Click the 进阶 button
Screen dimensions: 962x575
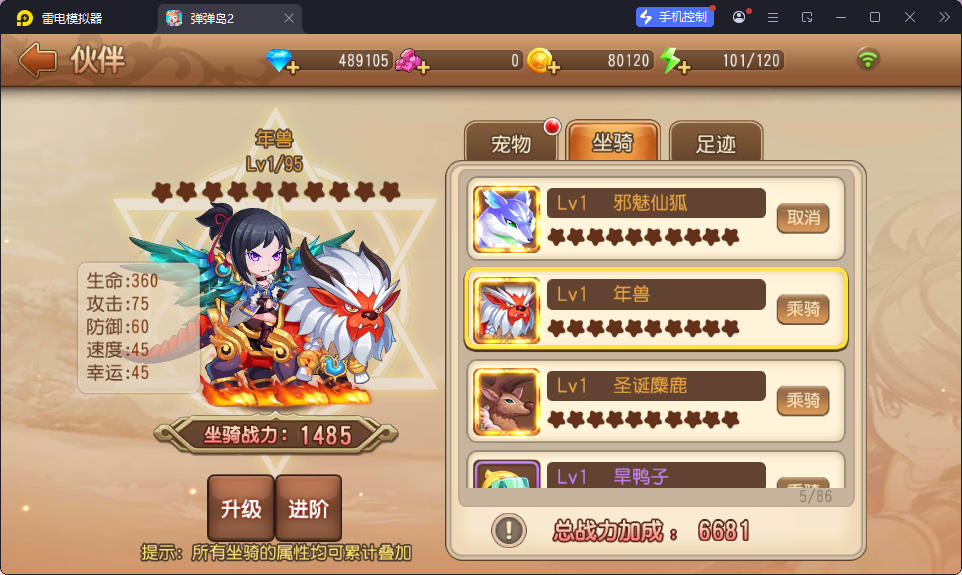tap(309, 508)
